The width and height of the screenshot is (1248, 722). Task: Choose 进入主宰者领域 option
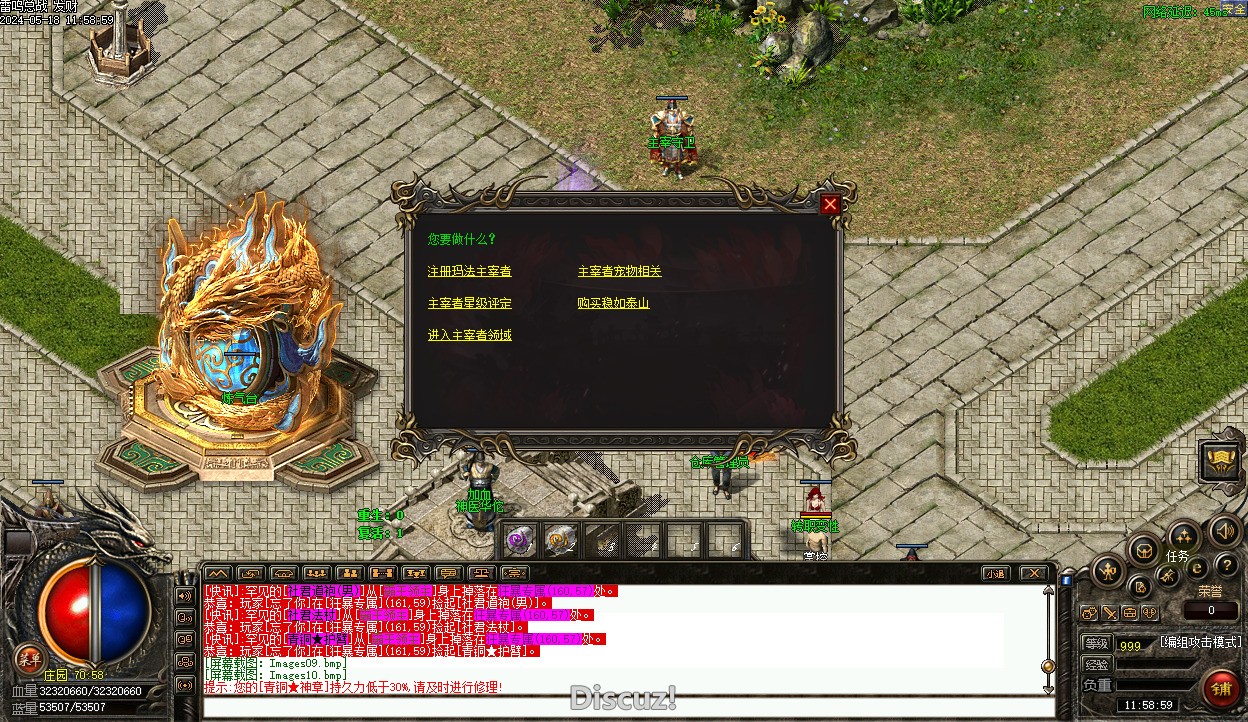coord(469,335)
